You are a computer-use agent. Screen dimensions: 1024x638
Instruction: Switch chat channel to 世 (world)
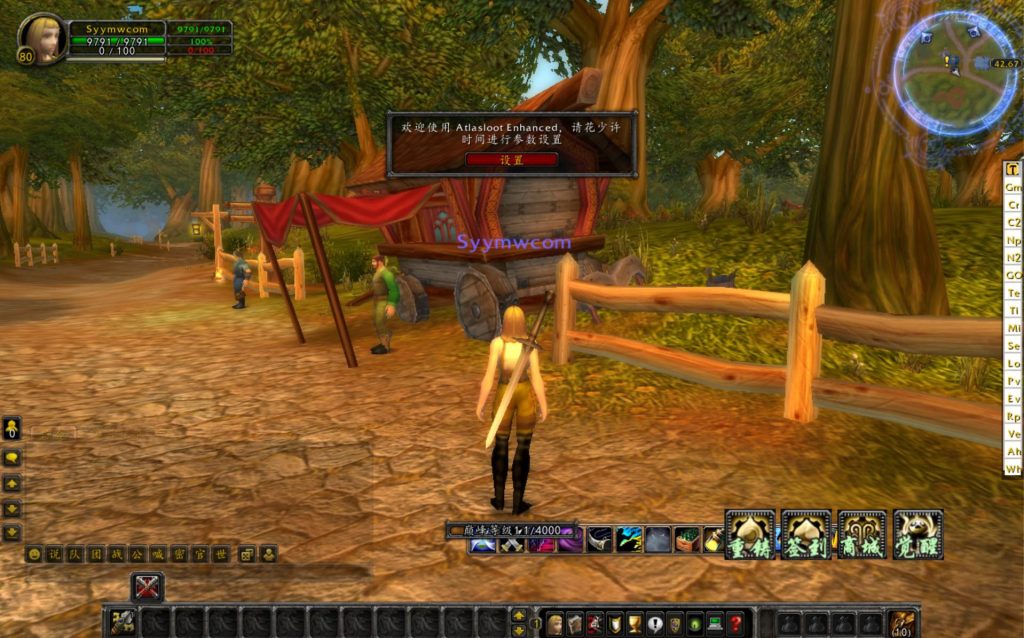tap(220, 553)
